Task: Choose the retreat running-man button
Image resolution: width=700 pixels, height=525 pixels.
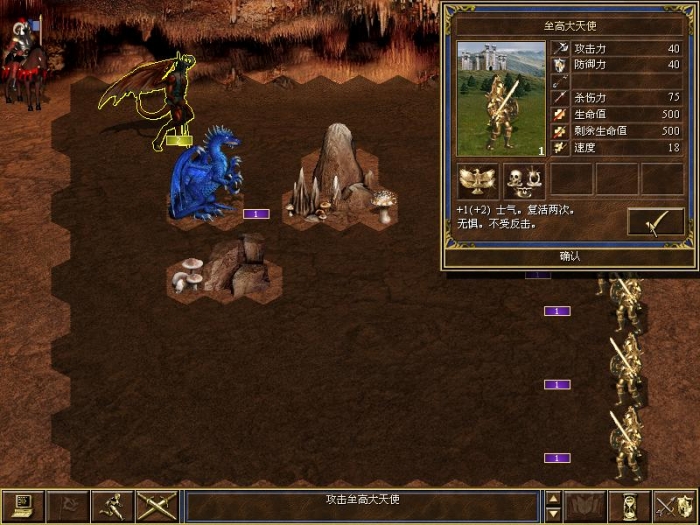Action: [x=110, y=506]
